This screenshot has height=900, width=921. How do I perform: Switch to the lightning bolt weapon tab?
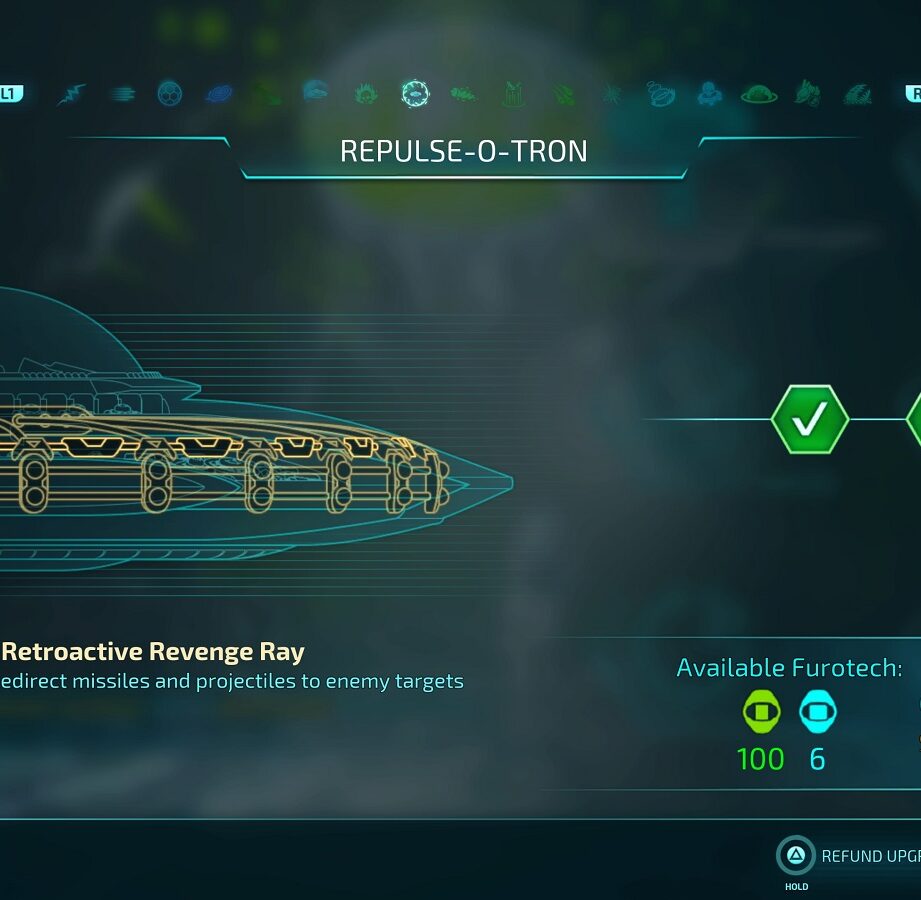click(x=72, y=94)
